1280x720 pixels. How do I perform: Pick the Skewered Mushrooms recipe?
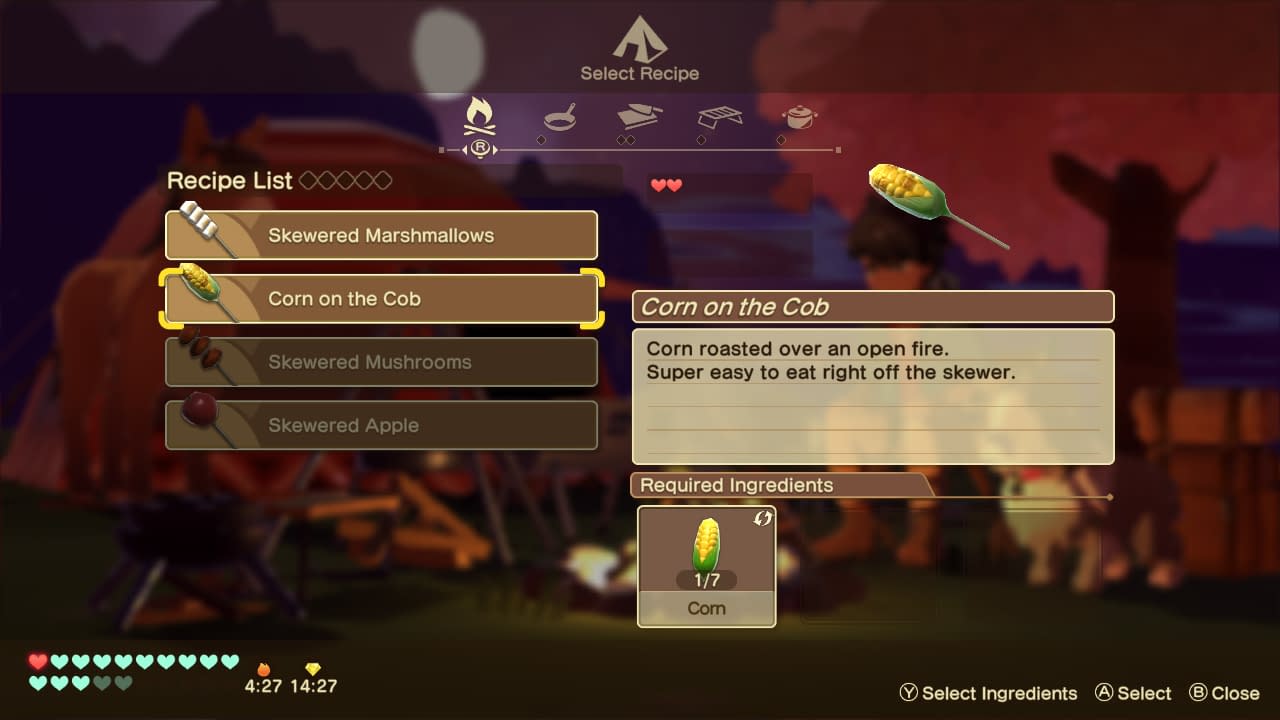(381, 362)
